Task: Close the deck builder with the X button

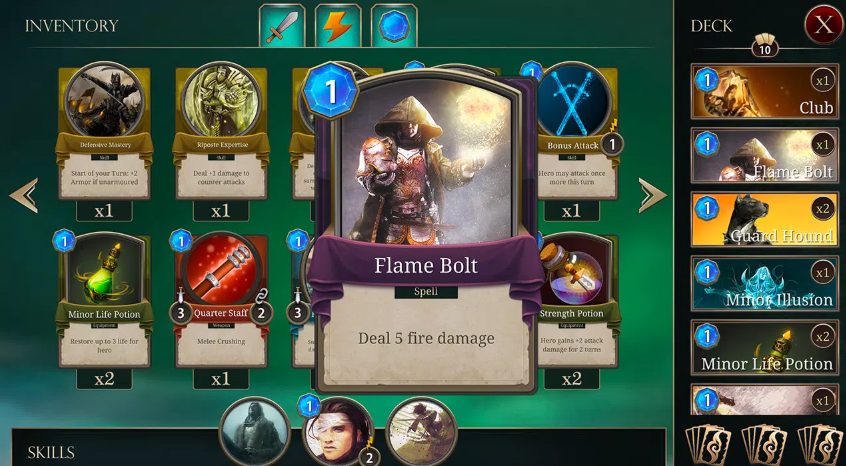Action: click(823, 25)
